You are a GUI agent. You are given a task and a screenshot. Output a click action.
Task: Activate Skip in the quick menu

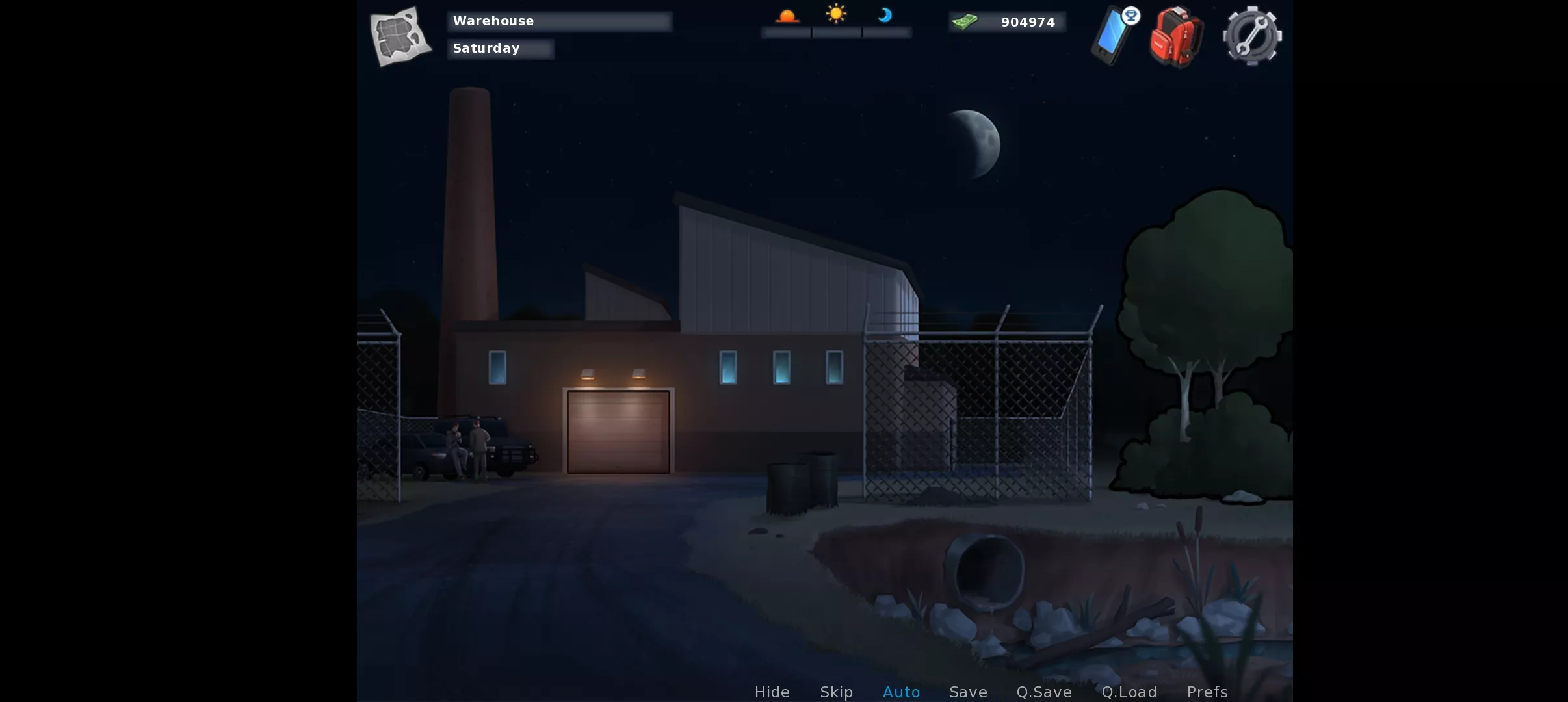pyautogui.click(x=836, y=692)
